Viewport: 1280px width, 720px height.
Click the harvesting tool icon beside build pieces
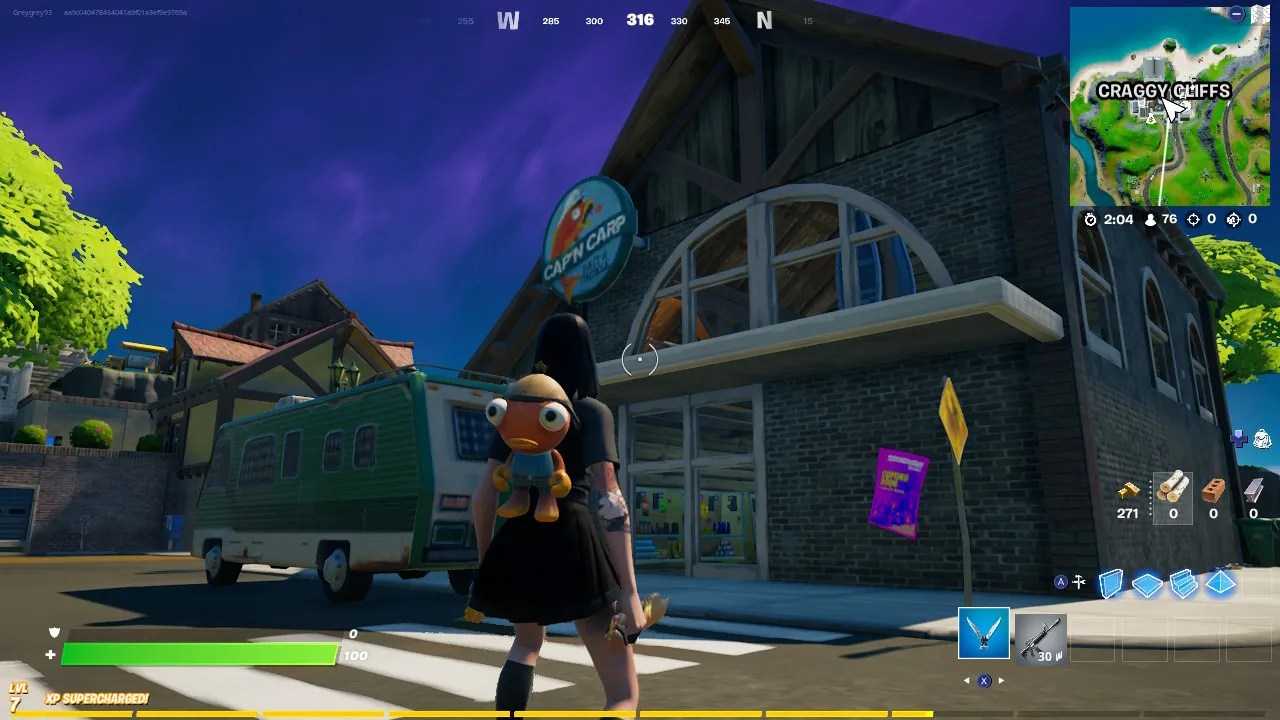(1078, 581)
